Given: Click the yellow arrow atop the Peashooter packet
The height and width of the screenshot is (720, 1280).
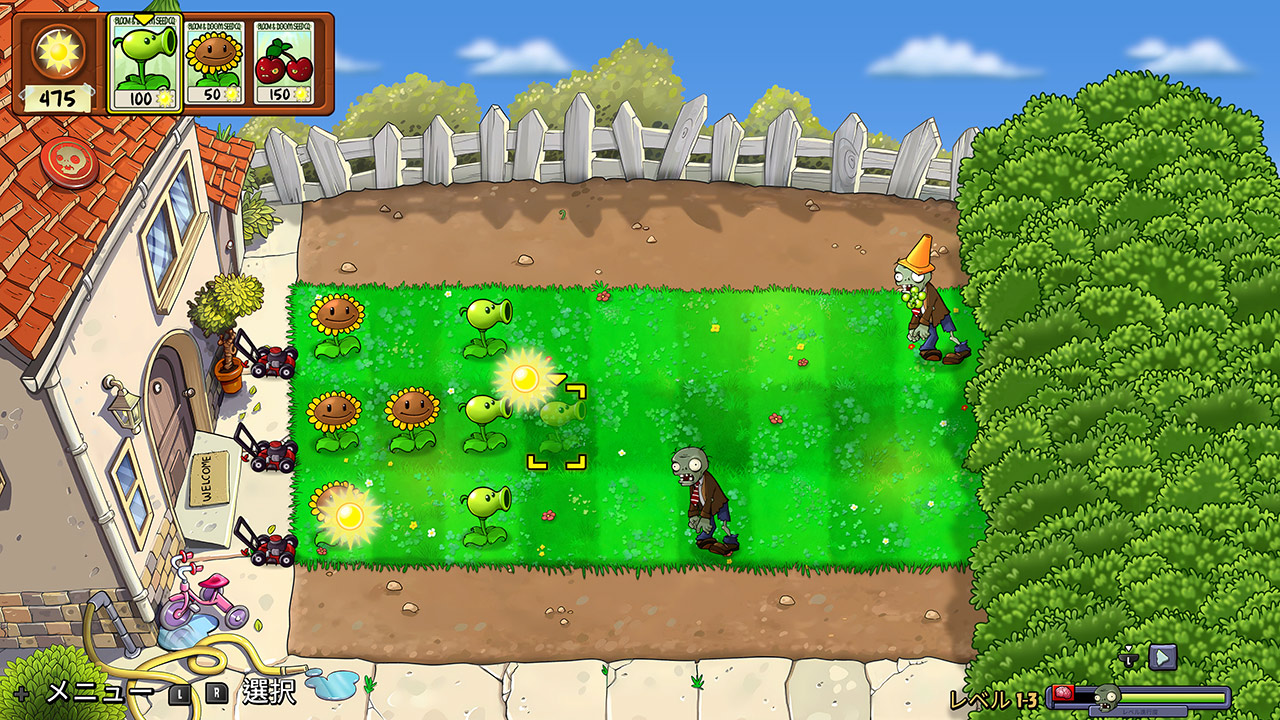Looking at the screenshot, I should (143, 17).
